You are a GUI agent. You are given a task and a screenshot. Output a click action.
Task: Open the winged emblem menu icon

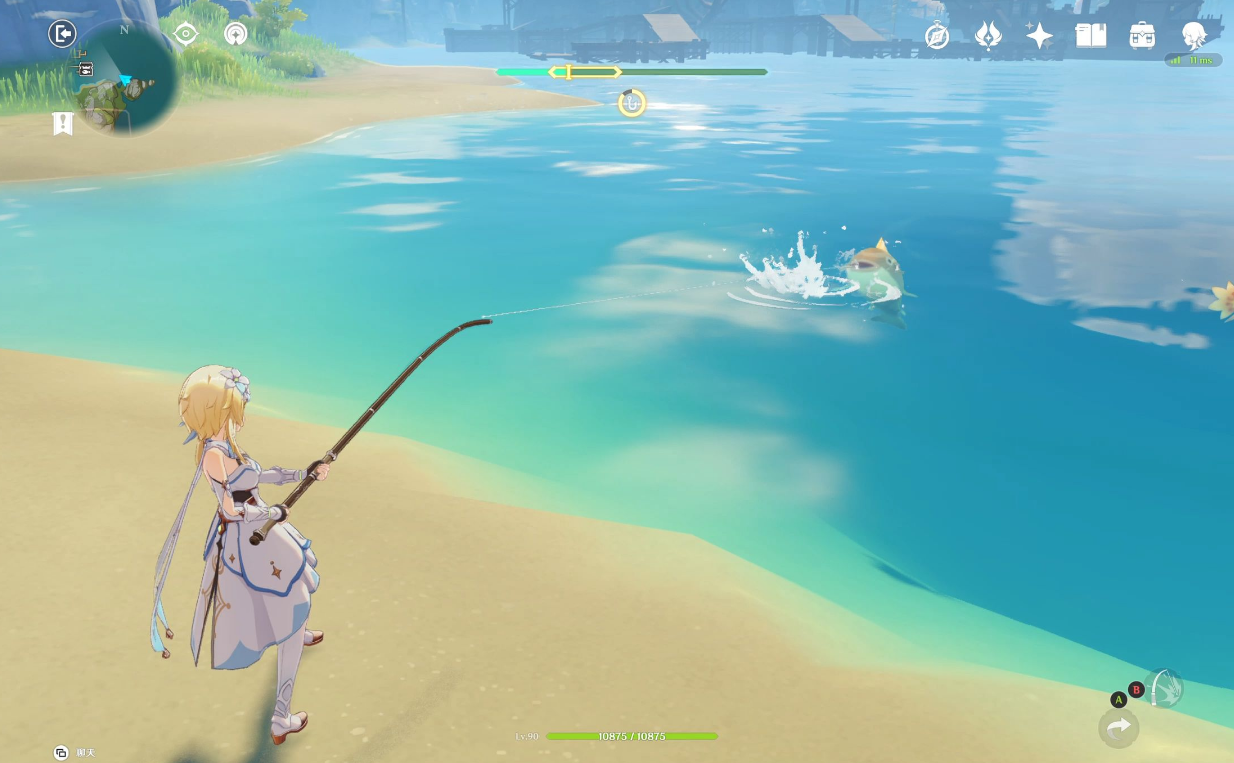click(988, 36)
